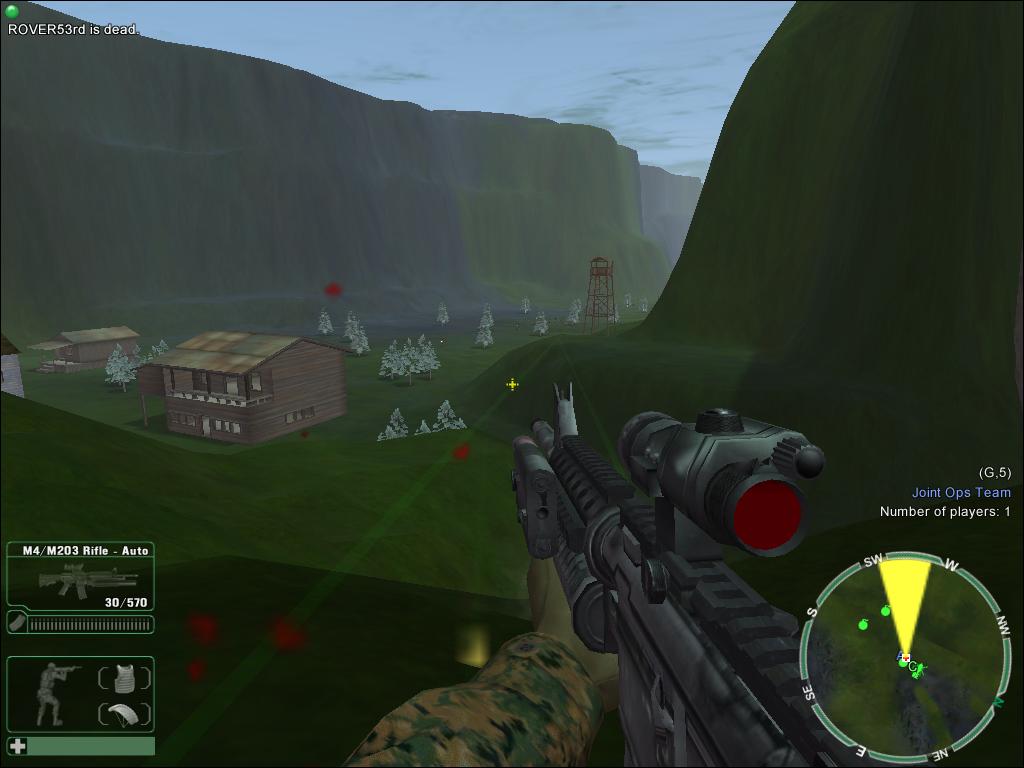Select the soldier stance indicator
Image resolution: width=1024 pixels, height=768 pixels.
(x=51, y=692)
